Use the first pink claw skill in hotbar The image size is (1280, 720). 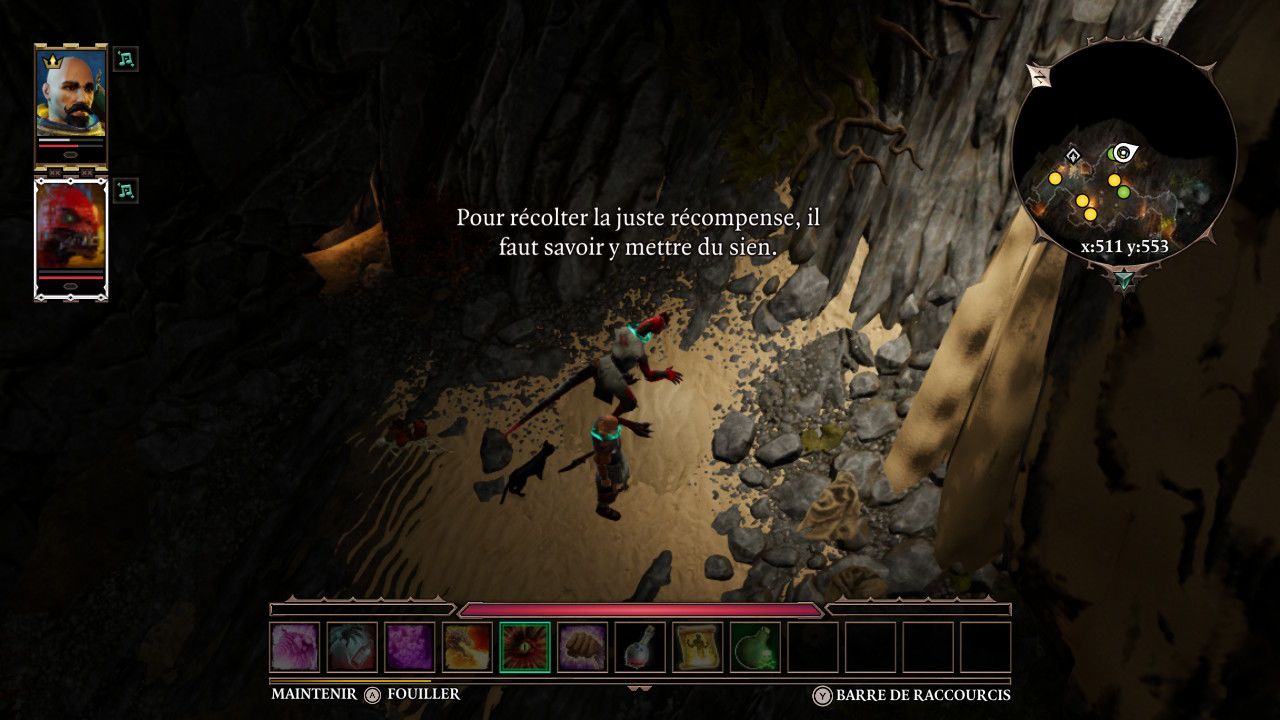(x=295, y=647)
